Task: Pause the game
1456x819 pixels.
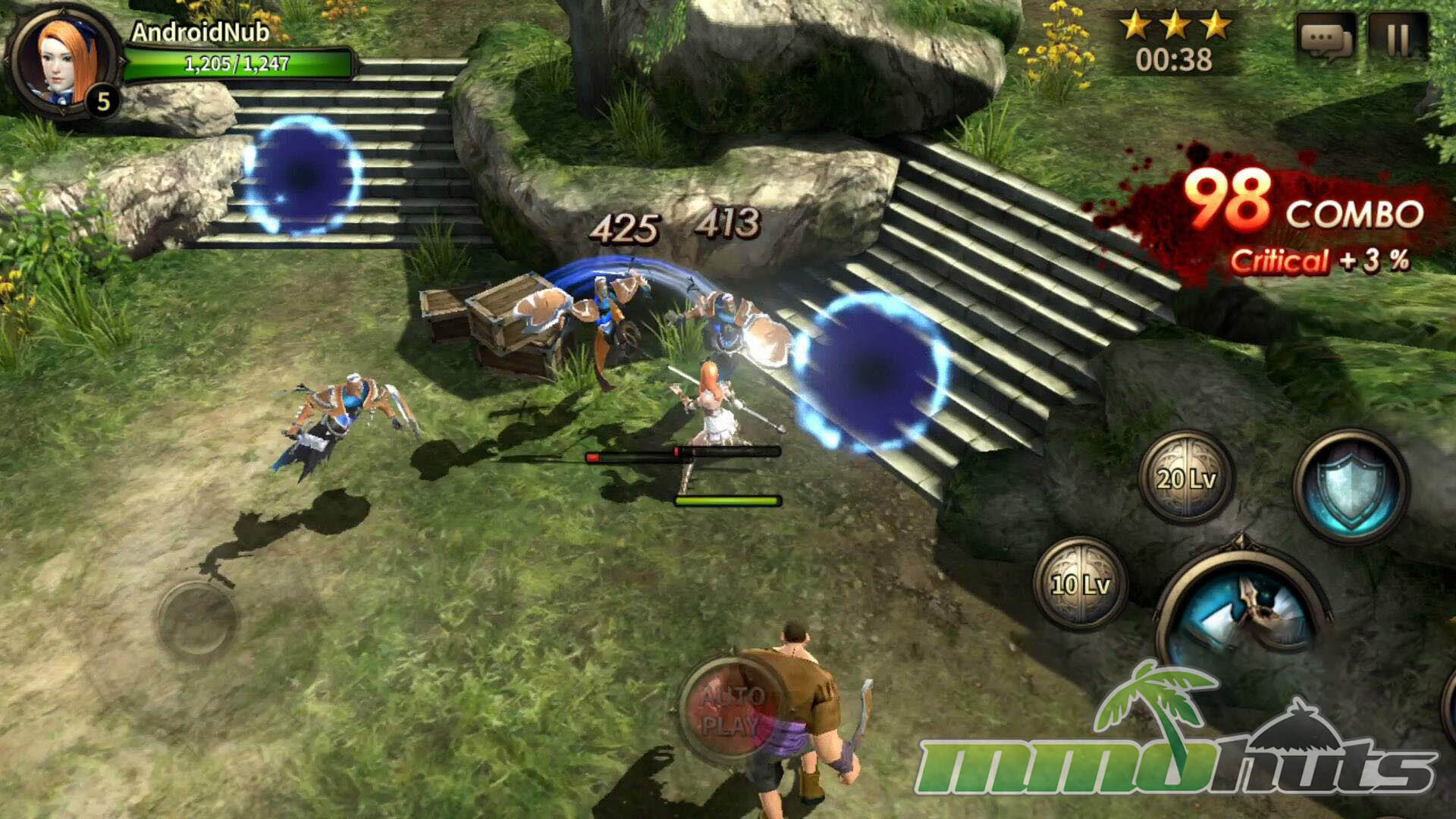Action: click(x=1398, y=39)
